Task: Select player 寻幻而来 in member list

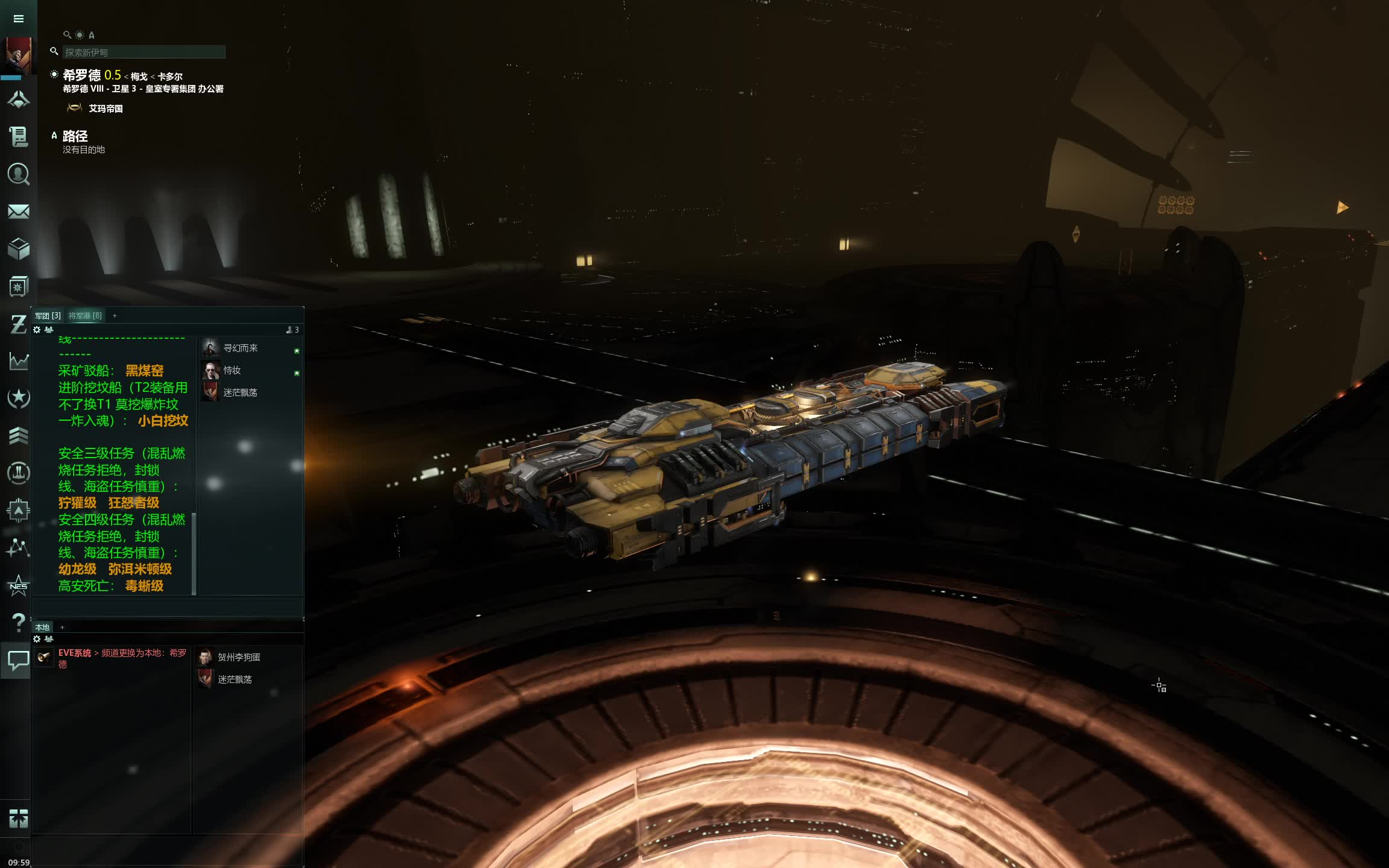Action: tap(241, 348)
